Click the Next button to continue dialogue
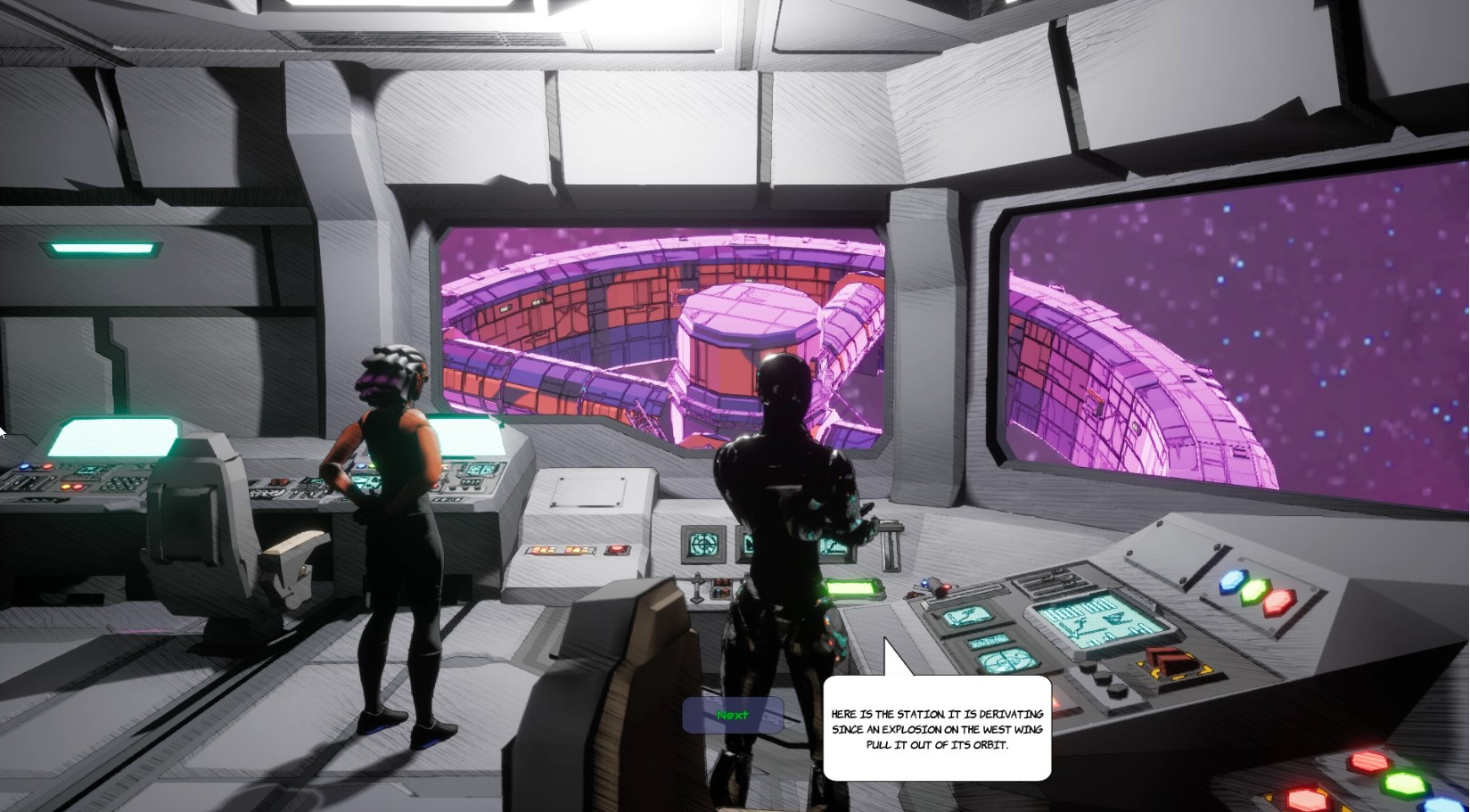Viewport: 1470px width, 812px height. 733,715
